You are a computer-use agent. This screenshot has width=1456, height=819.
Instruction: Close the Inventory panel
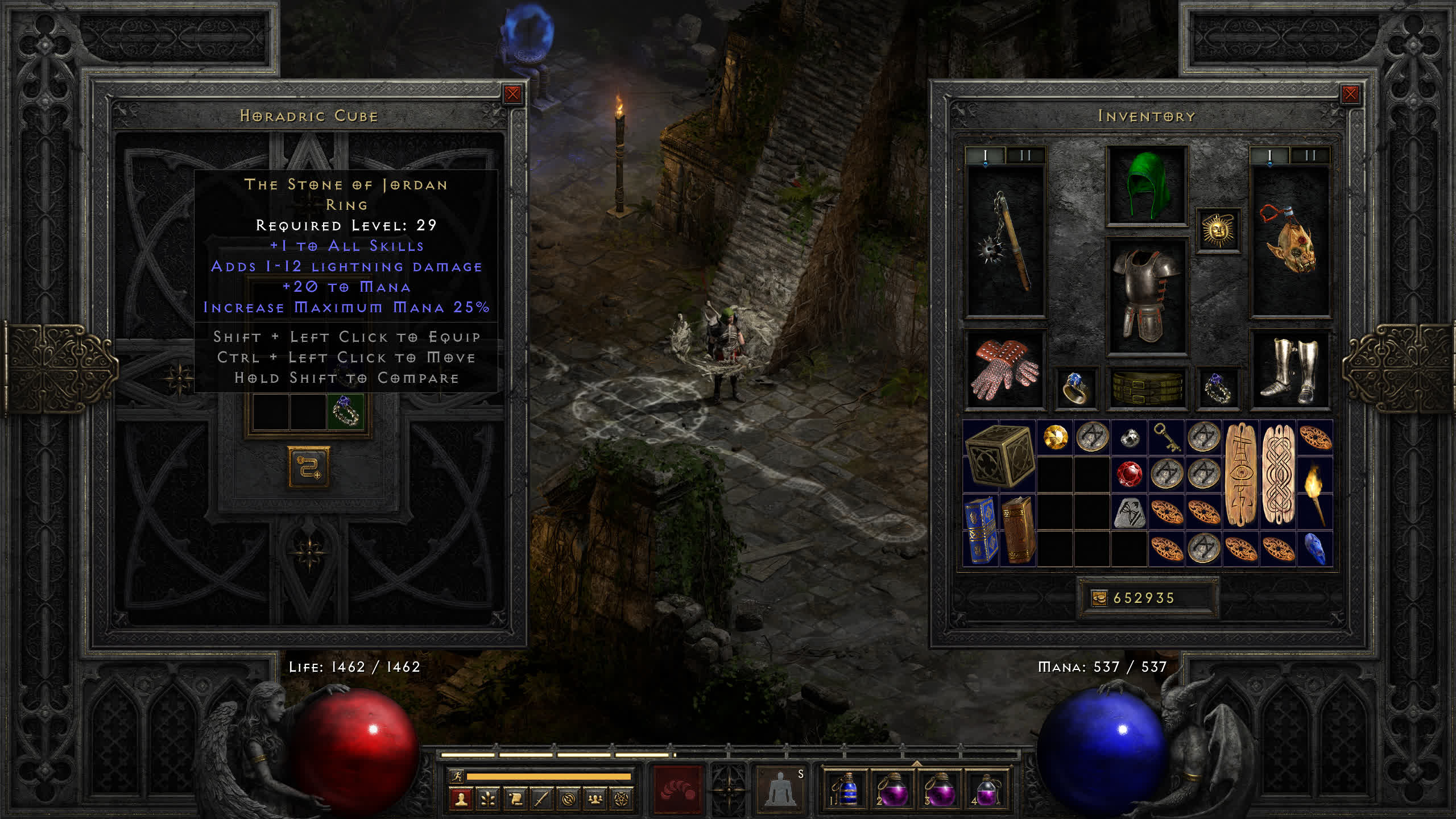click(1350, 94)
